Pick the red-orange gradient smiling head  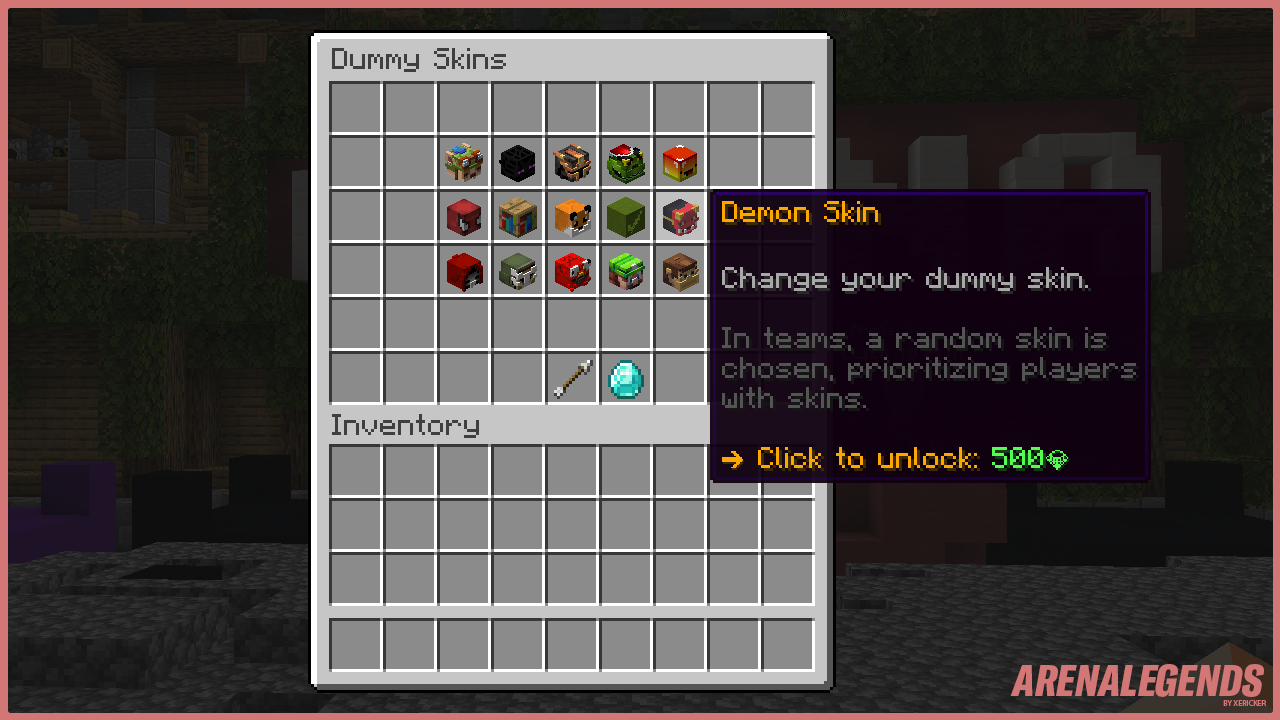680,162
